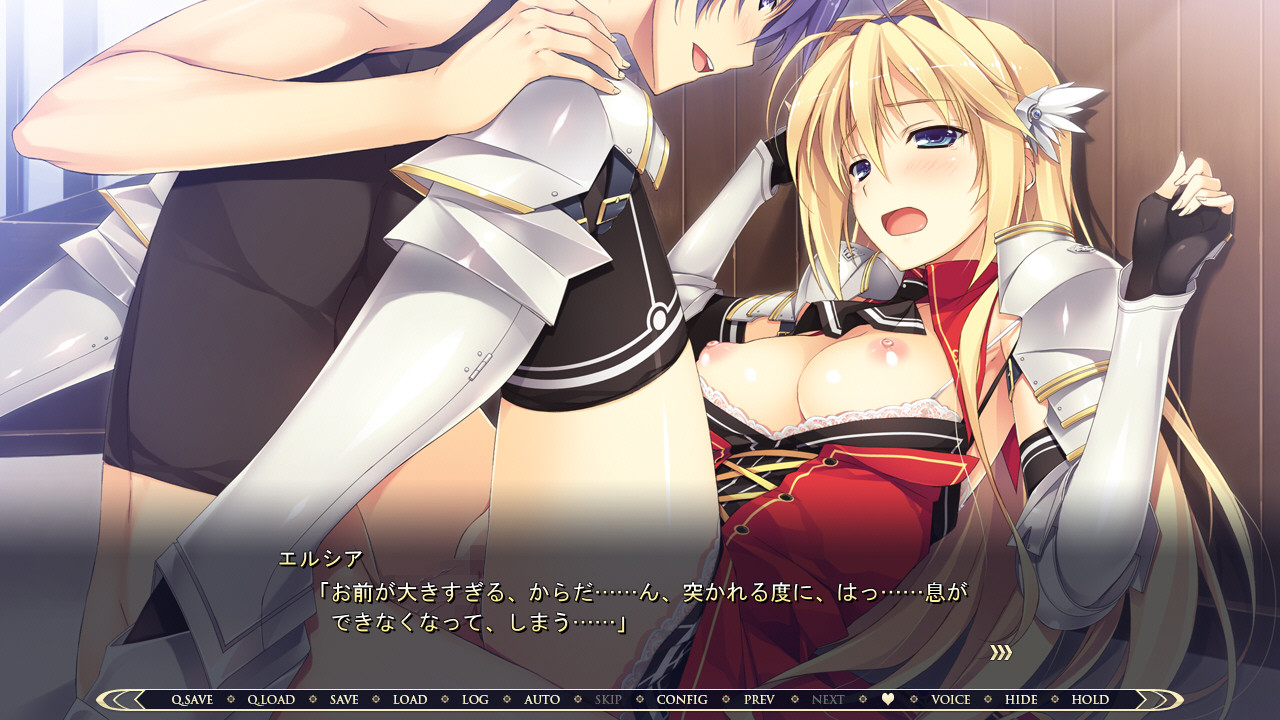Open the message log via the LOG icon
This screenshot has width=1280, height=720.
pyautogui.click(x=474, y=699)
